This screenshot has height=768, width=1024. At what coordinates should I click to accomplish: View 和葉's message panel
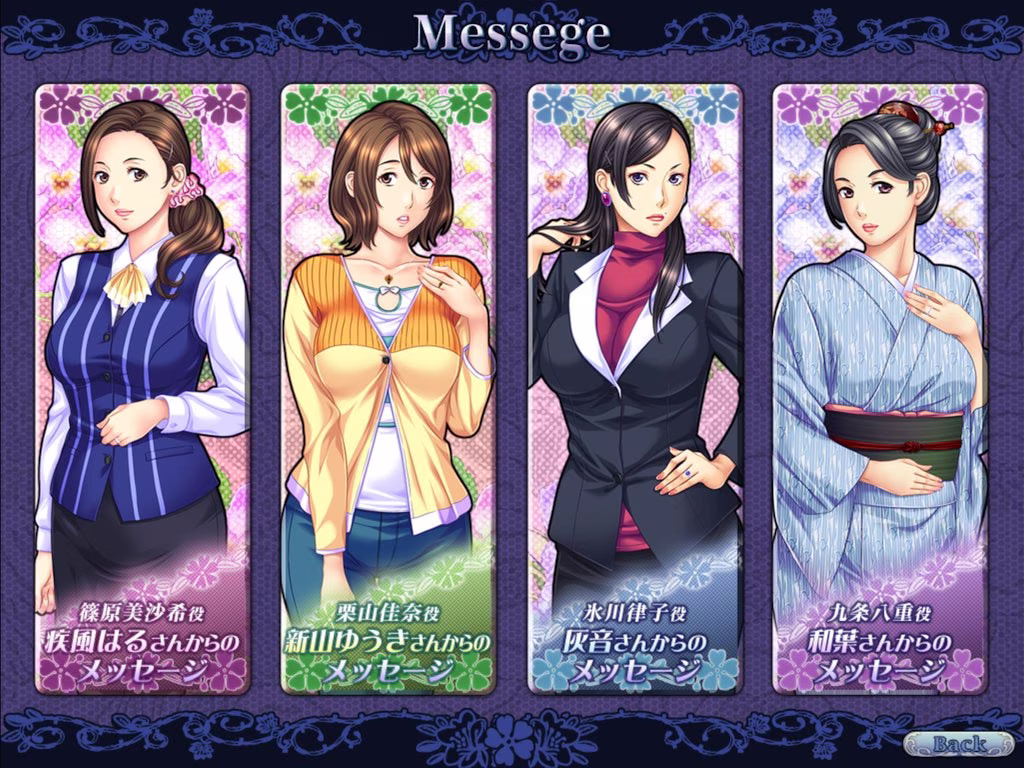pyautogui.click(x=880, y=388)
